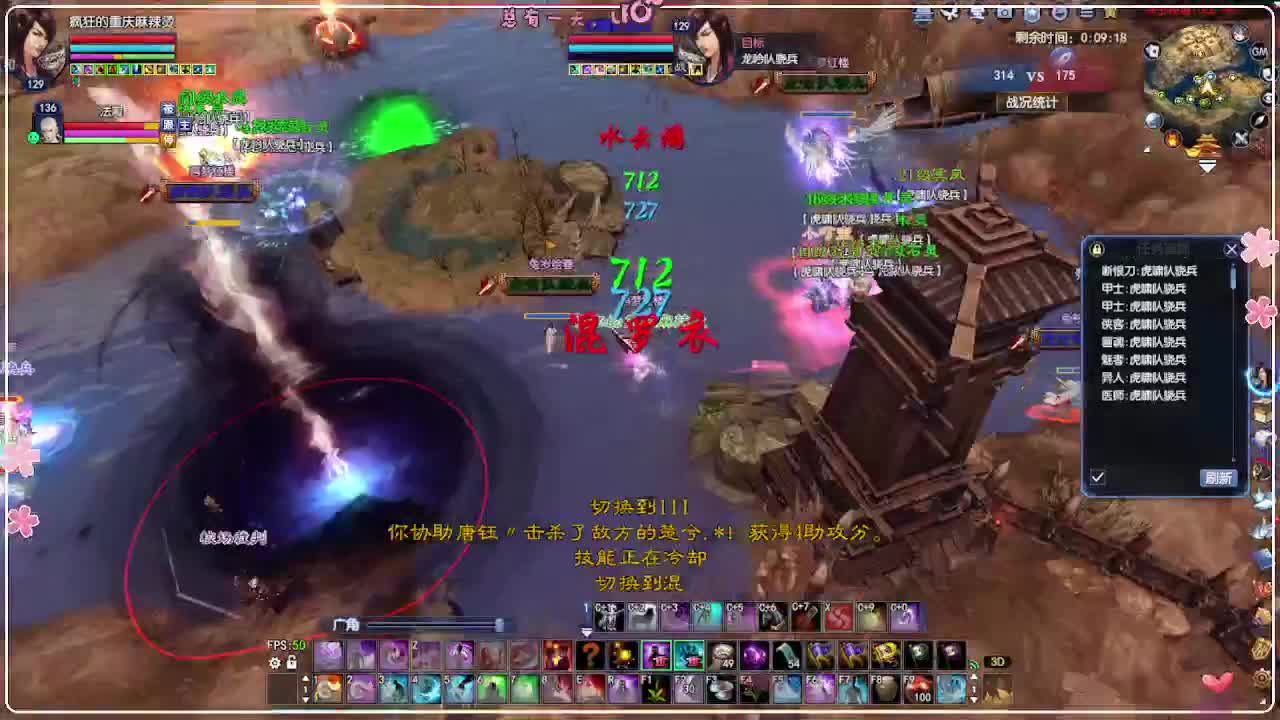Select the settings gear icon near the FPS counter
Image resolution: width=1280 pixels, height=720 pixels.
(275, 661)
